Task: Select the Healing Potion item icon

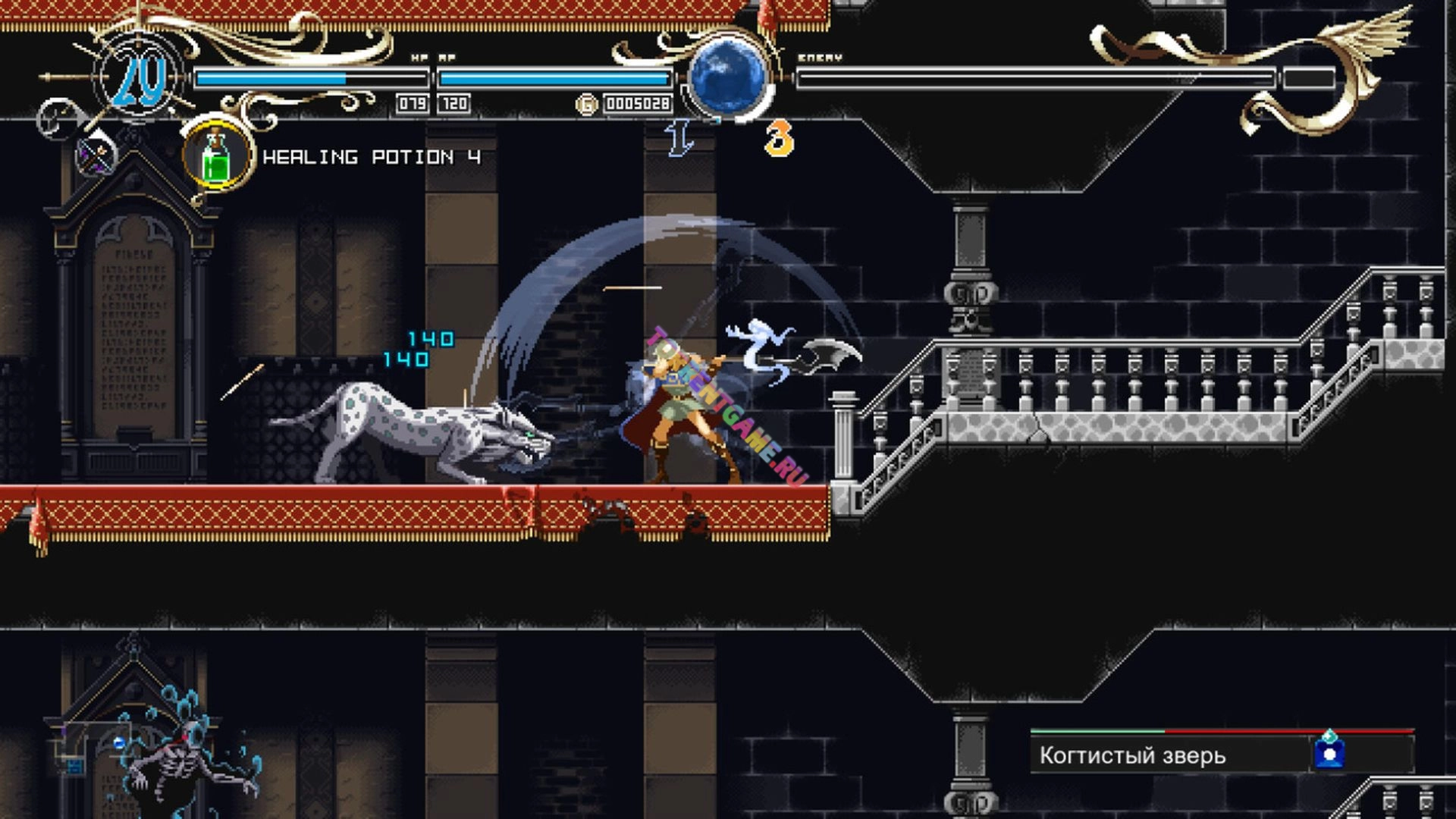Action: 218,156
